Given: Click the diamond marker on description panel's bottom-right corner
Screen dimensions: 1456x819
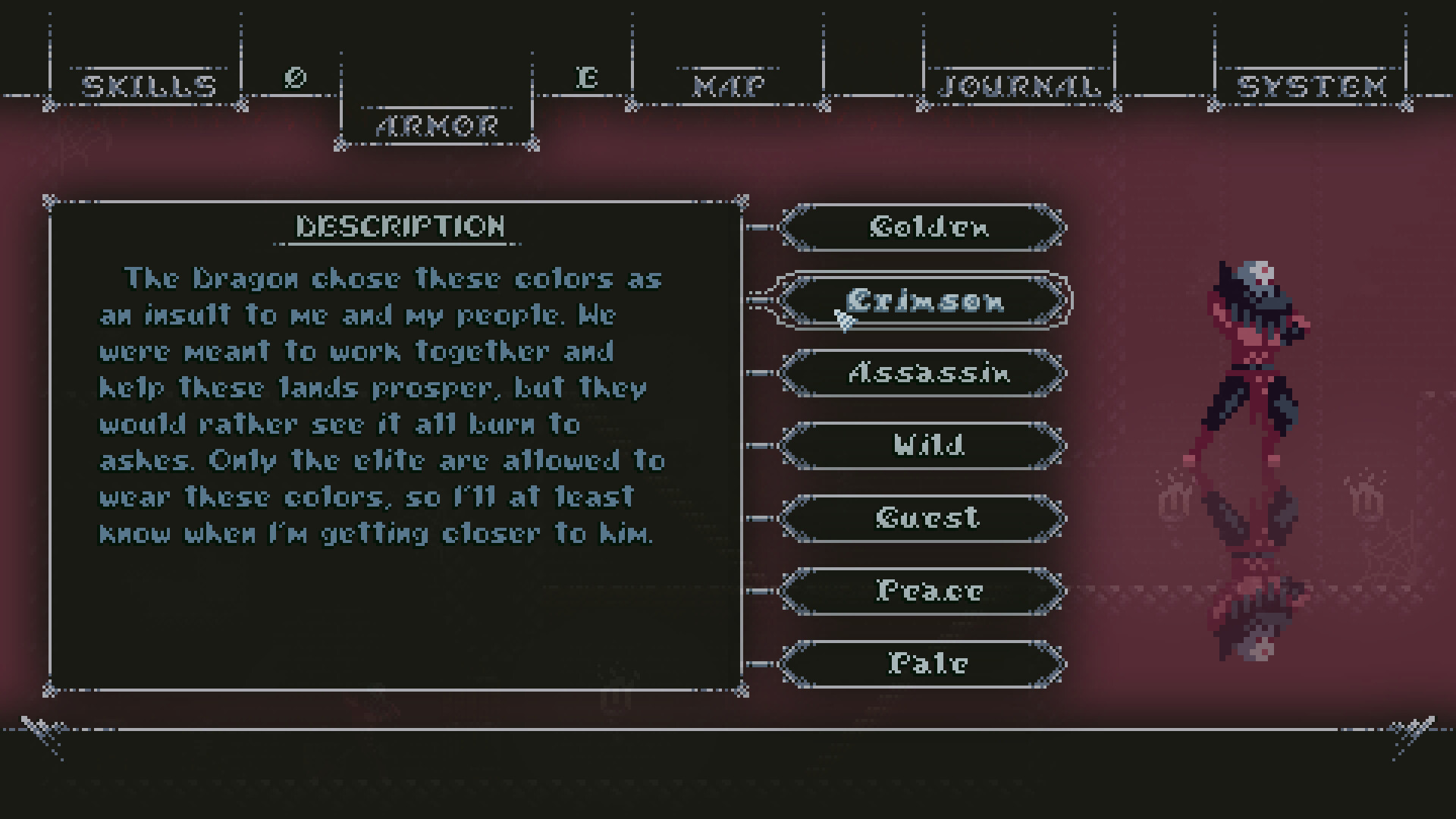Looking at the screenshot, I should pos(741,691).
